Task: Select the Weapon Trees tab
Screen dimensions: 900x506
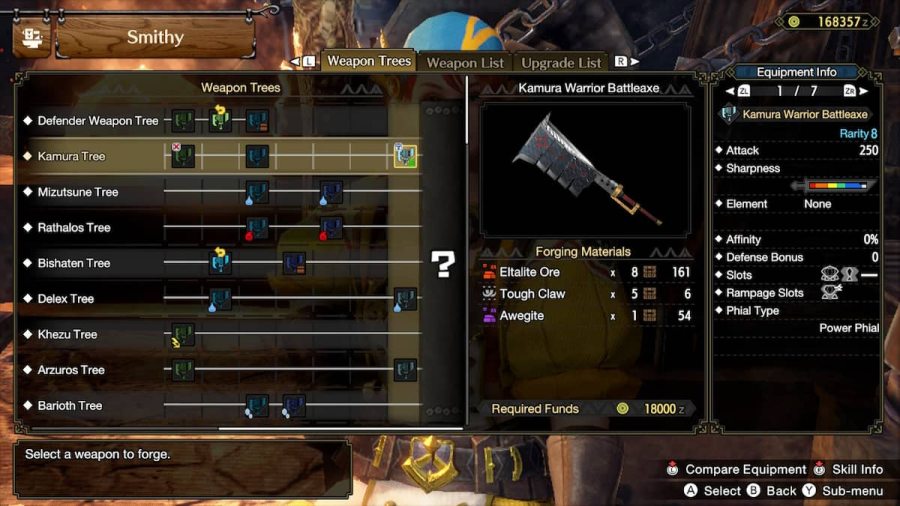Action: 369,61
